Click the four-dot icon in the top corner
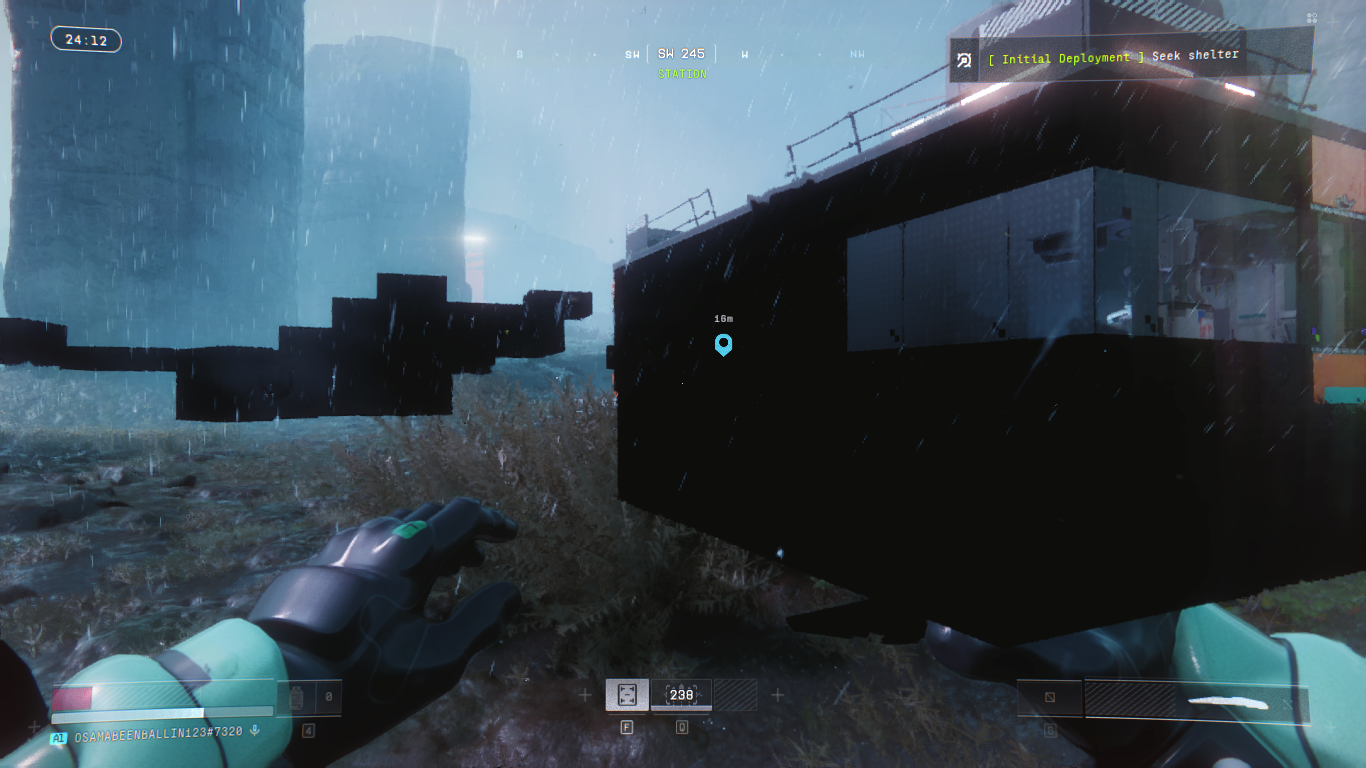The image size is (1366, 768). coord(1312,18)
